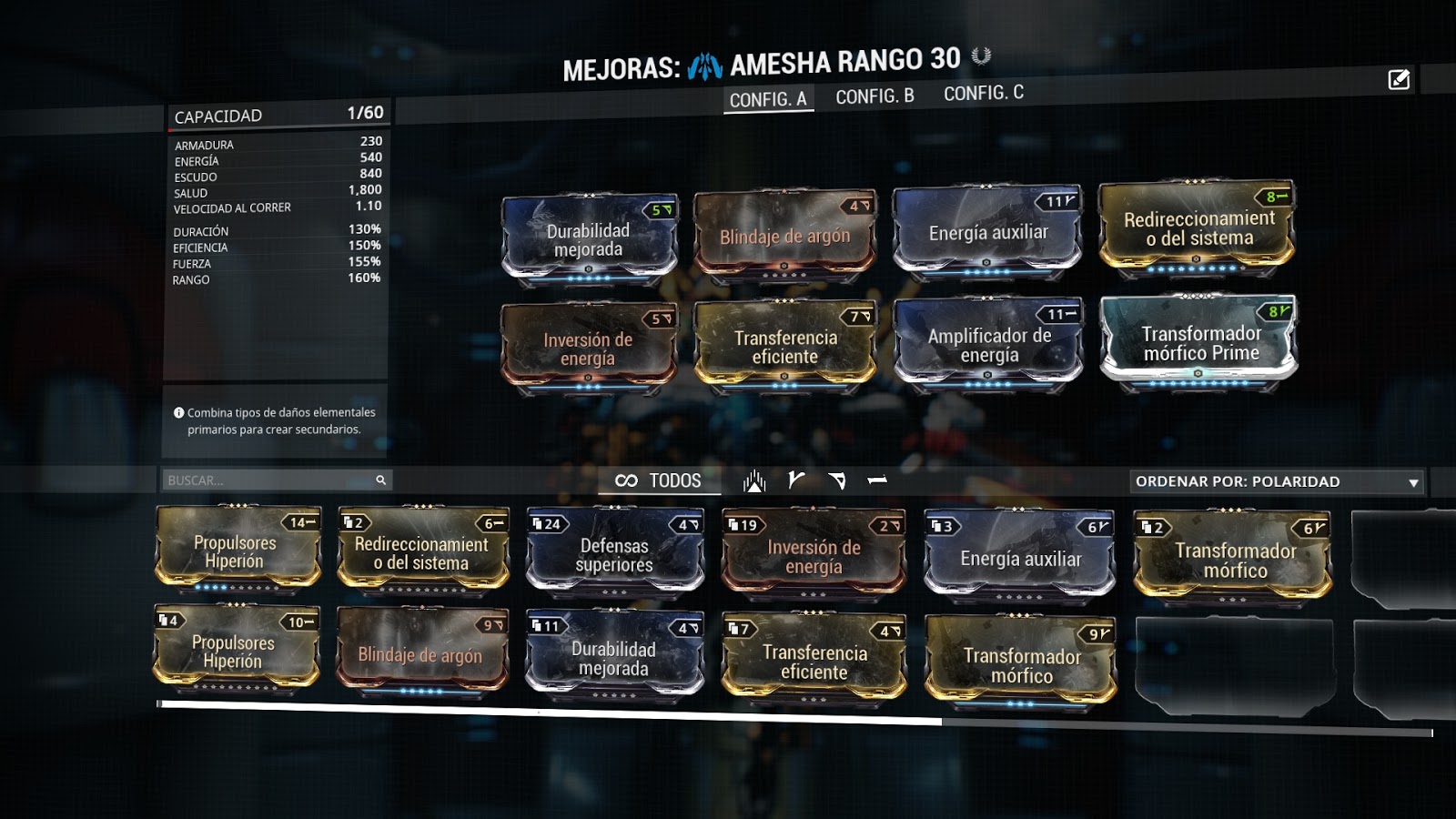Screen dimensions: 1456x819
Task: Toggle the TODOS mod filter
Action: tap(673, 481)
